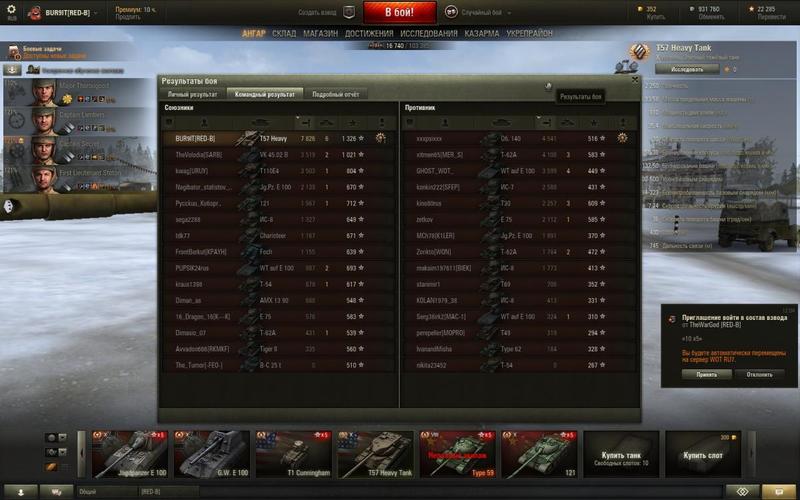Choose the T1 Cunningham tank

pos(293,455)
